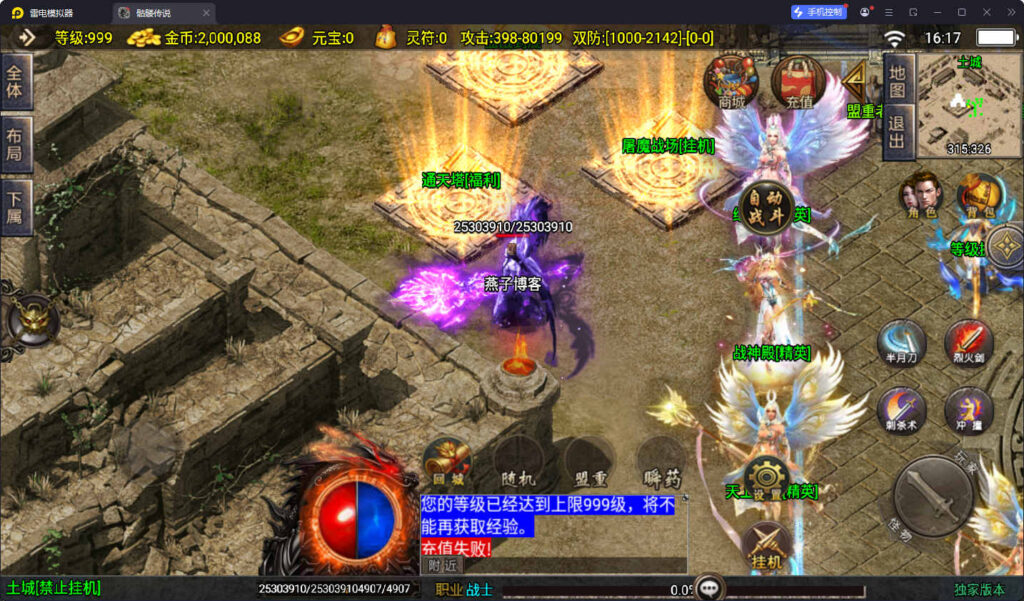Screen dimensions: 1024x601
Task: Start 挂机 idle mode with crossed swords
Action: (x=767, y=547)
